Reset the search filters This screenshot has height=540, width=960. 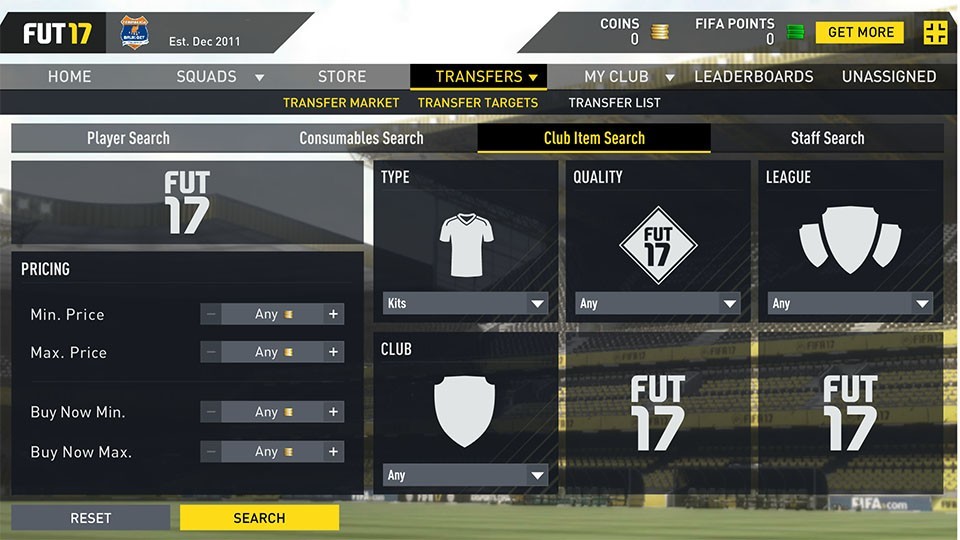91,518
